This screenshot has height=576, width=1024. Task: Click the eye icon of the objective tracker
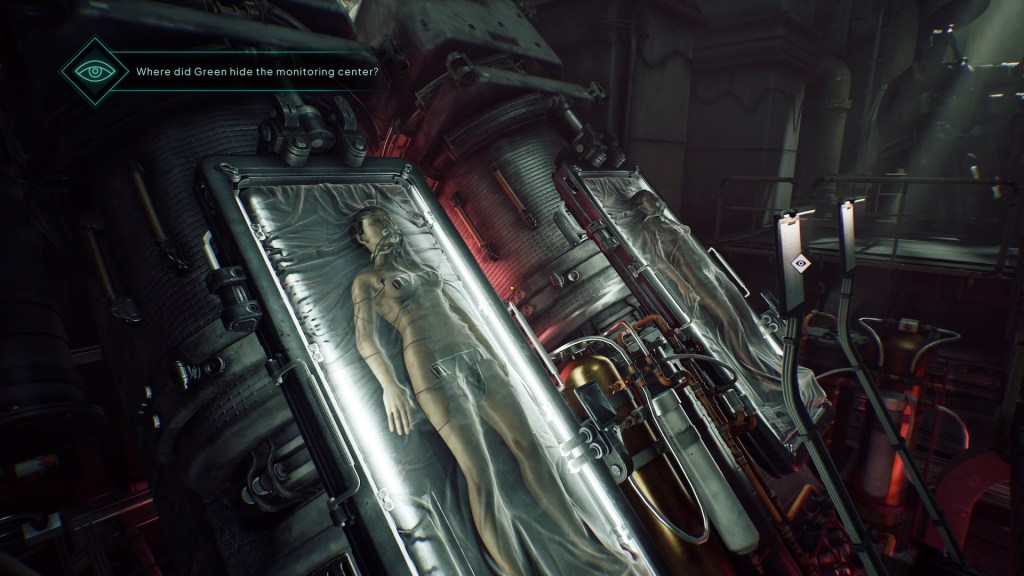click(95, 72)
